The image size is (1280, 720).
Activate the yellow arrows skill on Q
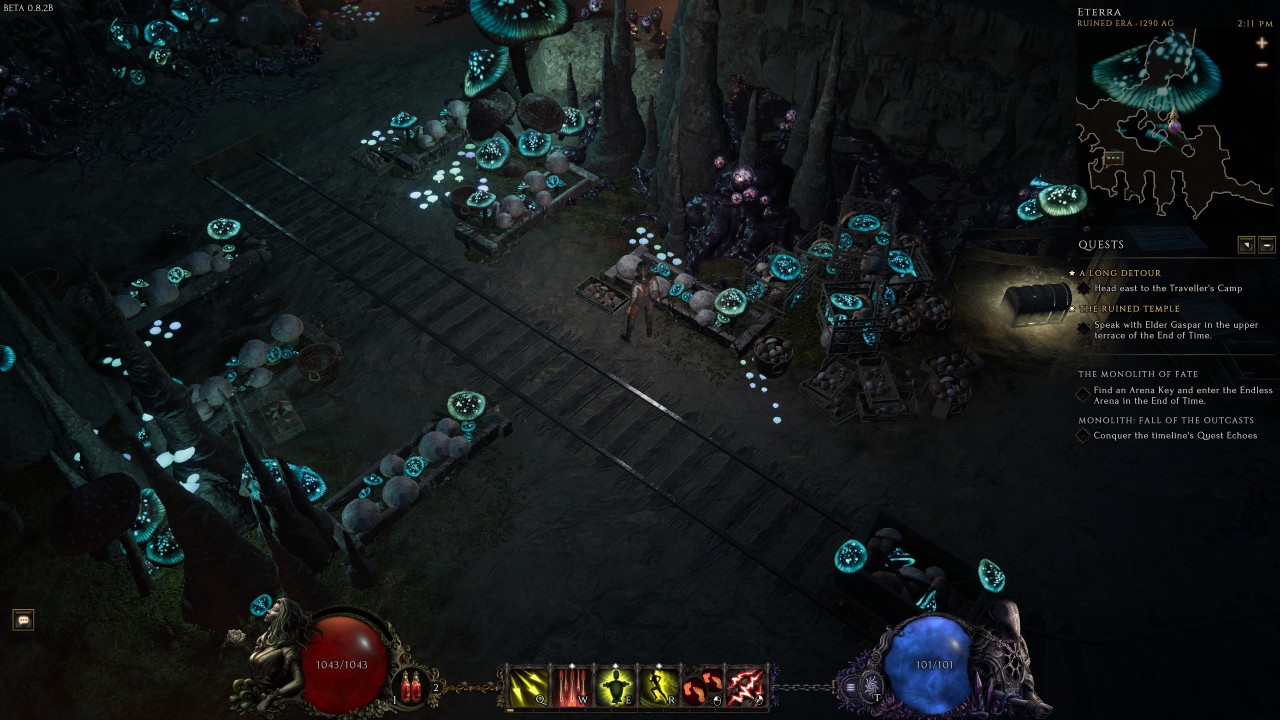(x=527, y=686)
